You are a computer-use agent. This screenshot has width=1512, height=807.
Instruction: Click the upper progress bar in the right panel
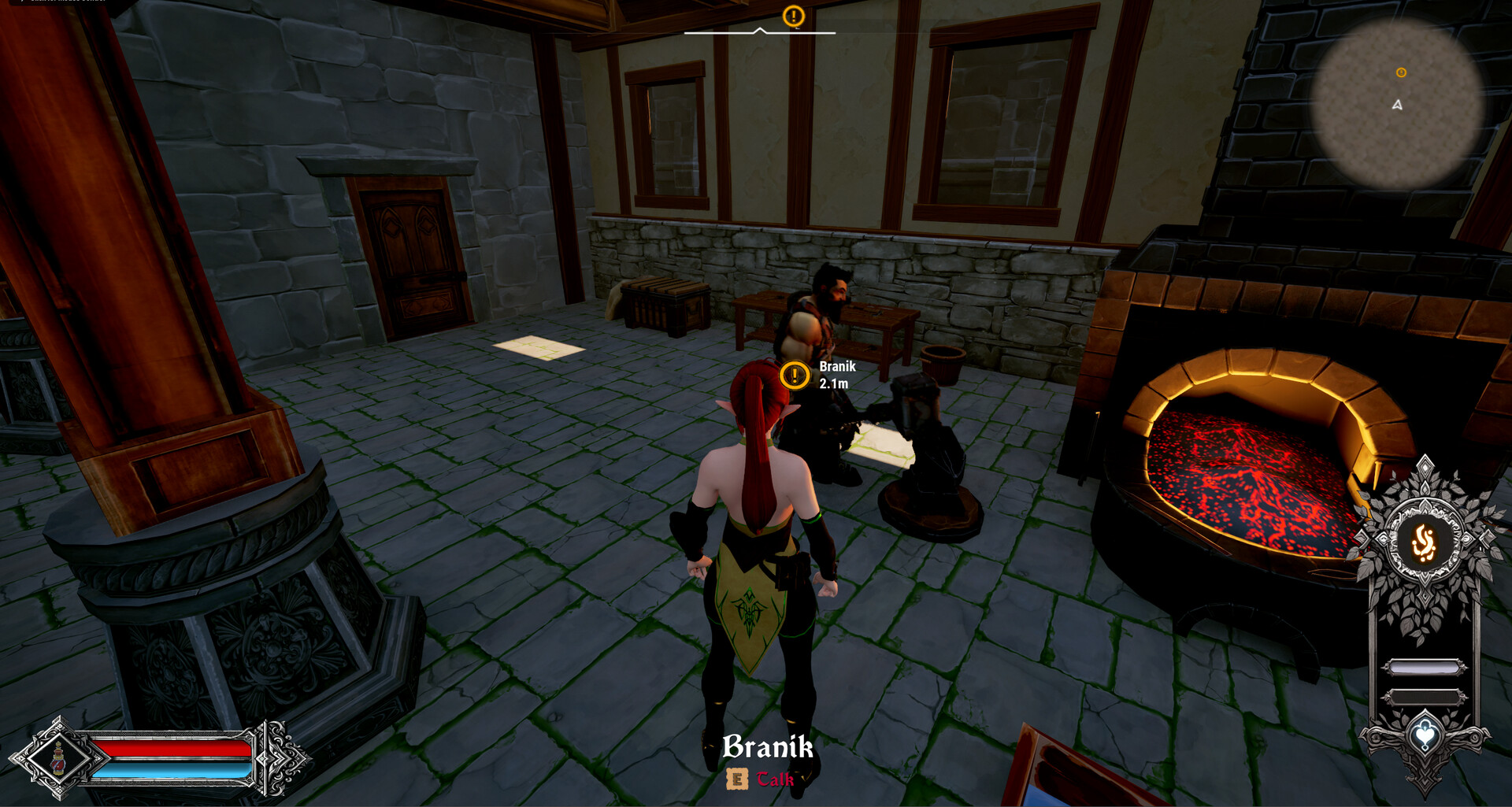point(1424,666)
